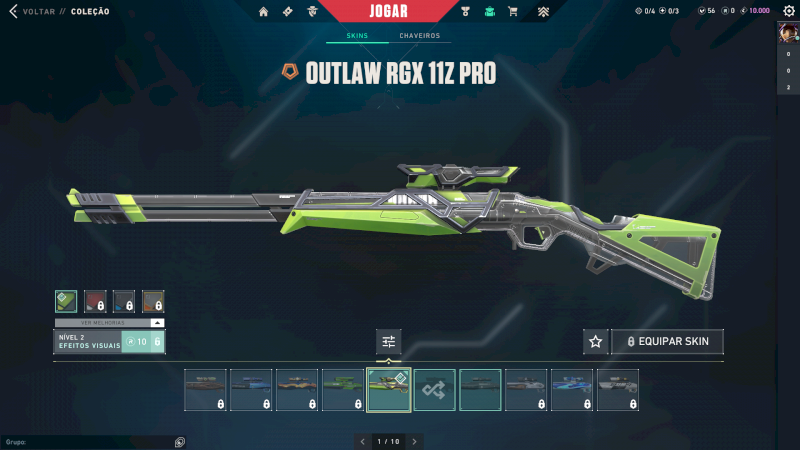Screen dimensions: 800x450
Task: Collapse the Ver Melhorias upgrades panel
Action: point(157,323)
